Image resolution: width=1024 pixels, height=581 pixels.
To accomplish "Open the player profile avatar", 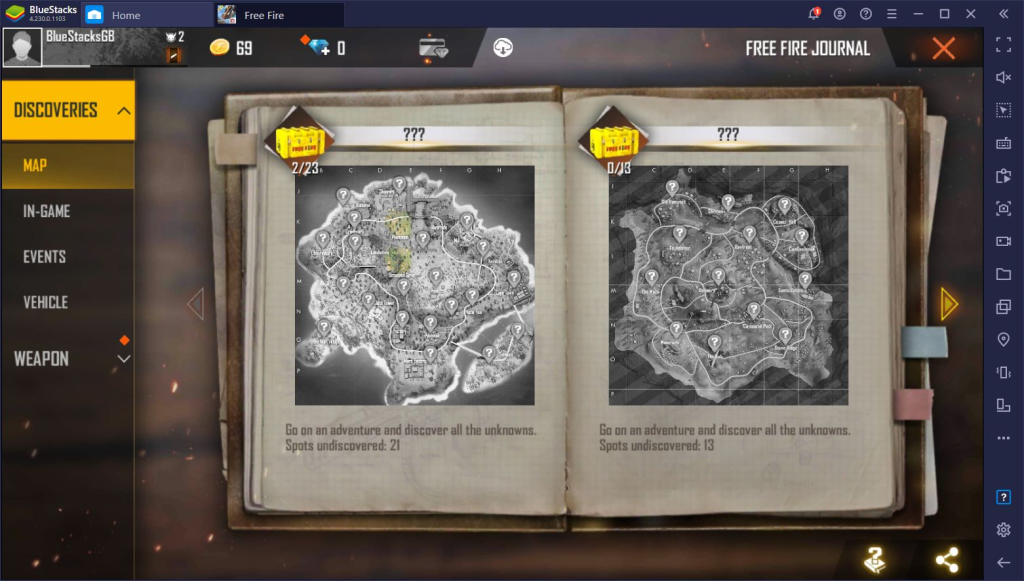I will click(22, 47).
